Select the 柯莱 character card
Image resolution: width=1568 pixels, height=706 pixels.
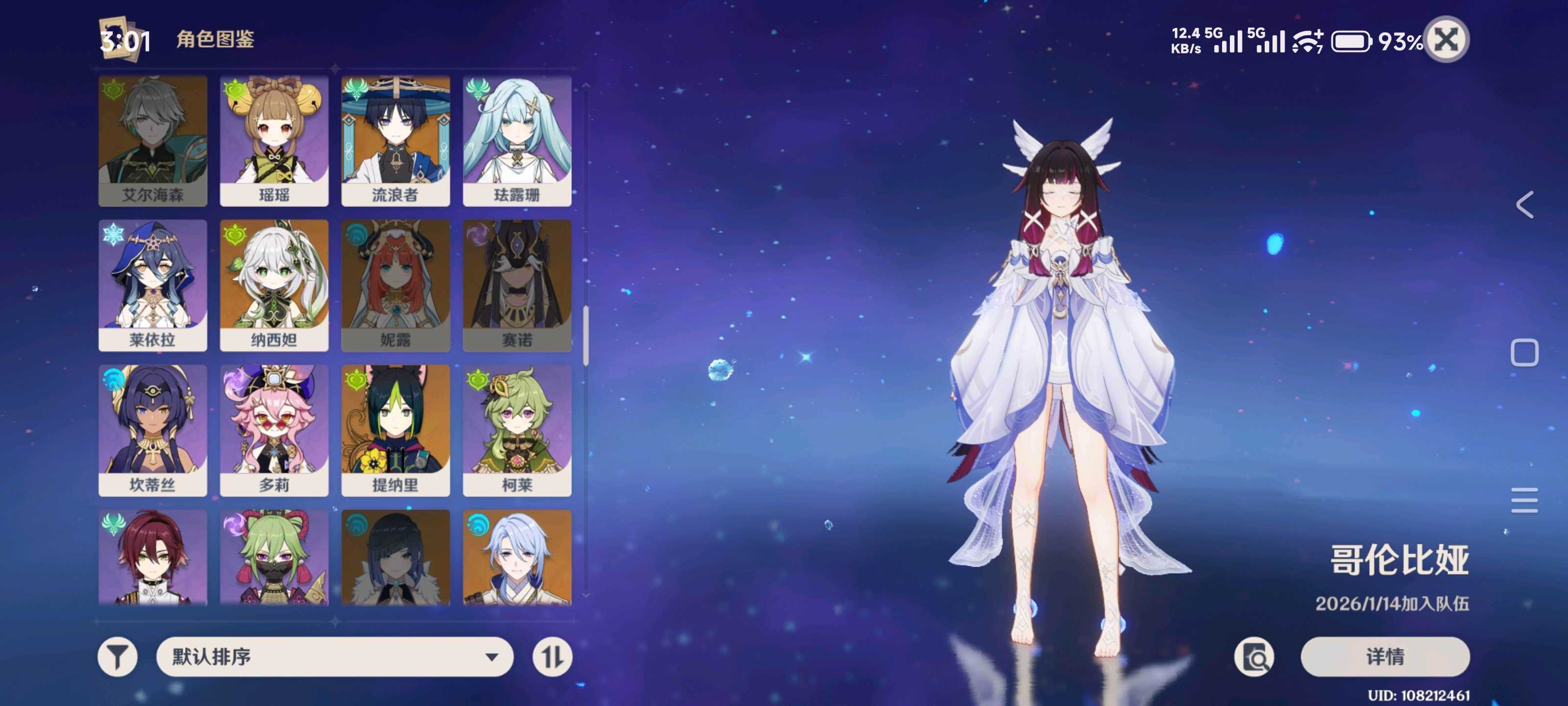tap(517, 430)
